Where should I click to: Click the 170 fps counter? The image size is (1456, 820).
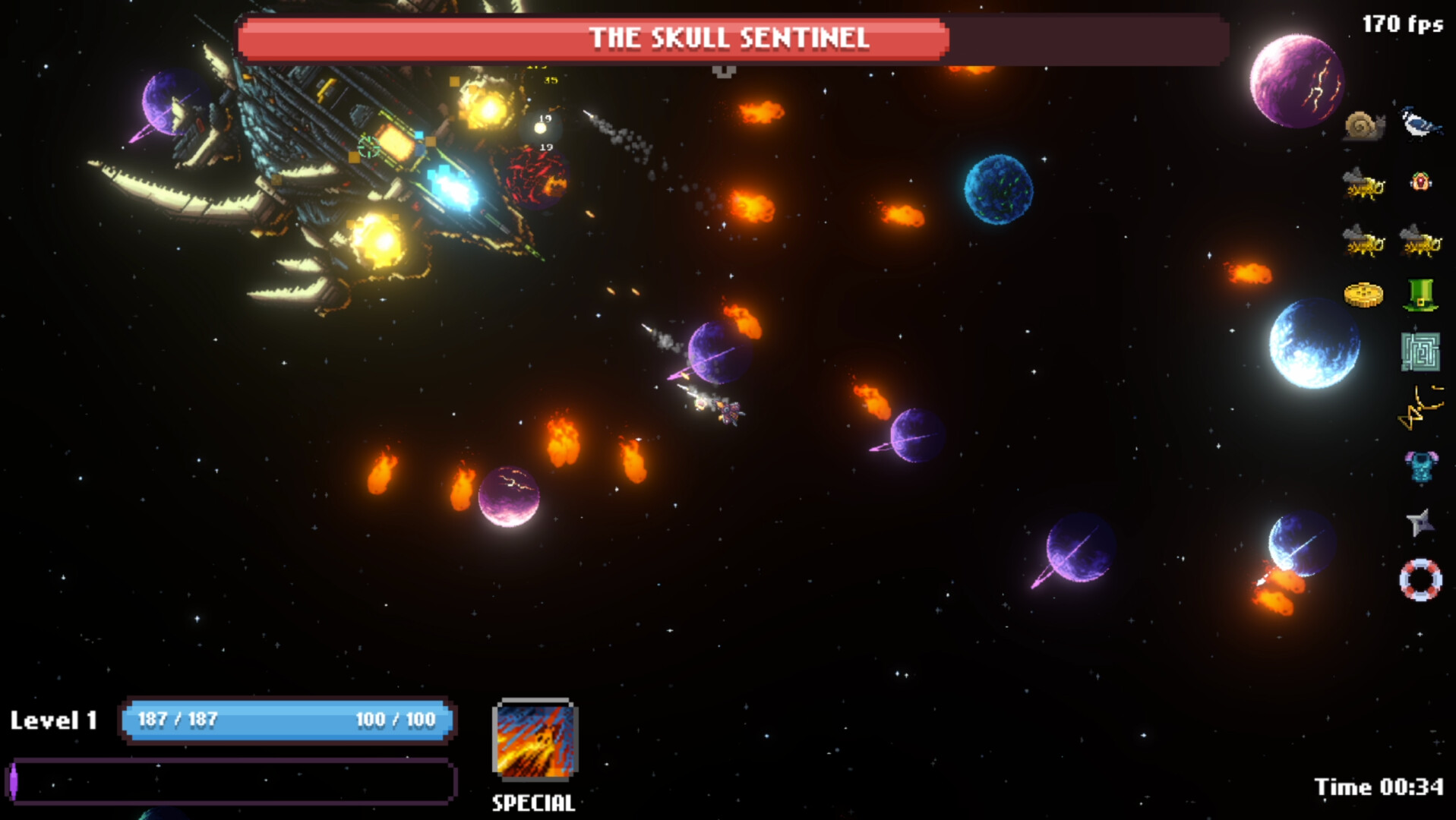tap(1402, 24)
